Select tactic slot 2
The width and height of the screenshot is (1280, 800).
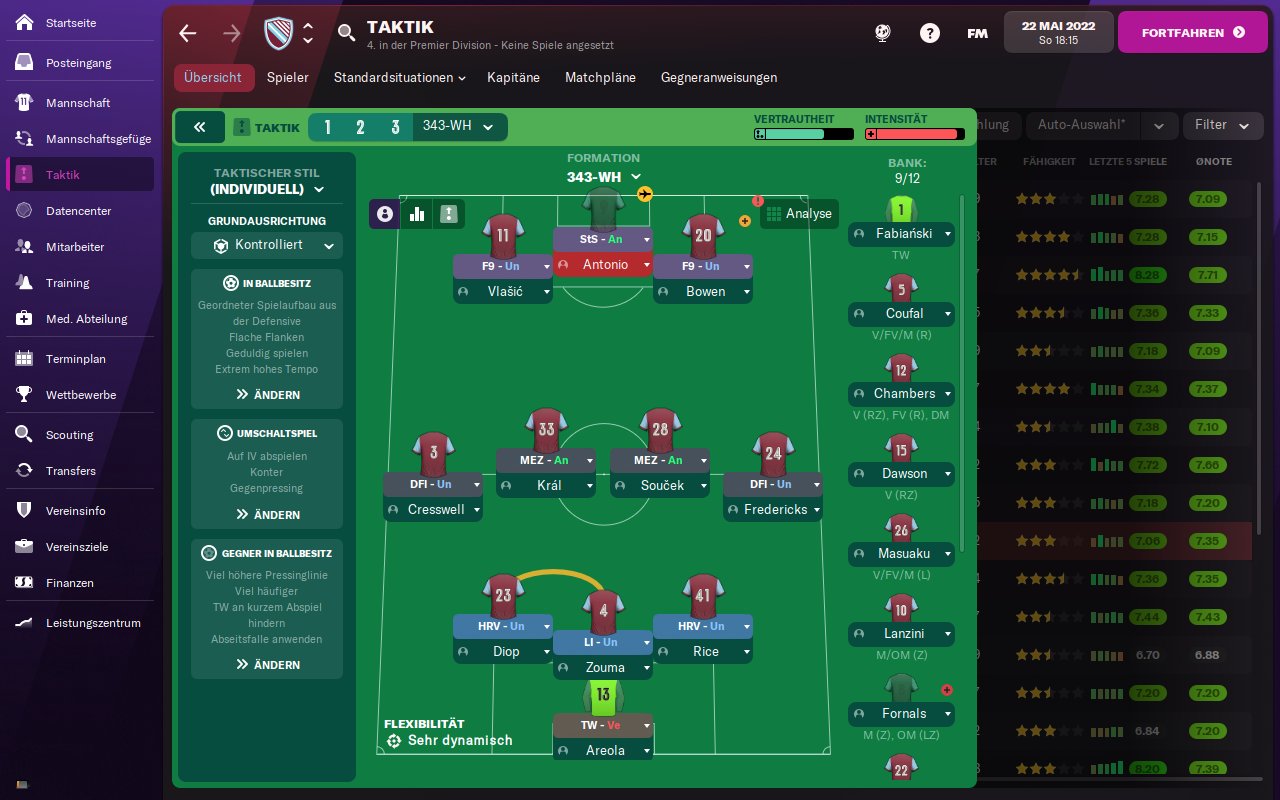(360, 127)
